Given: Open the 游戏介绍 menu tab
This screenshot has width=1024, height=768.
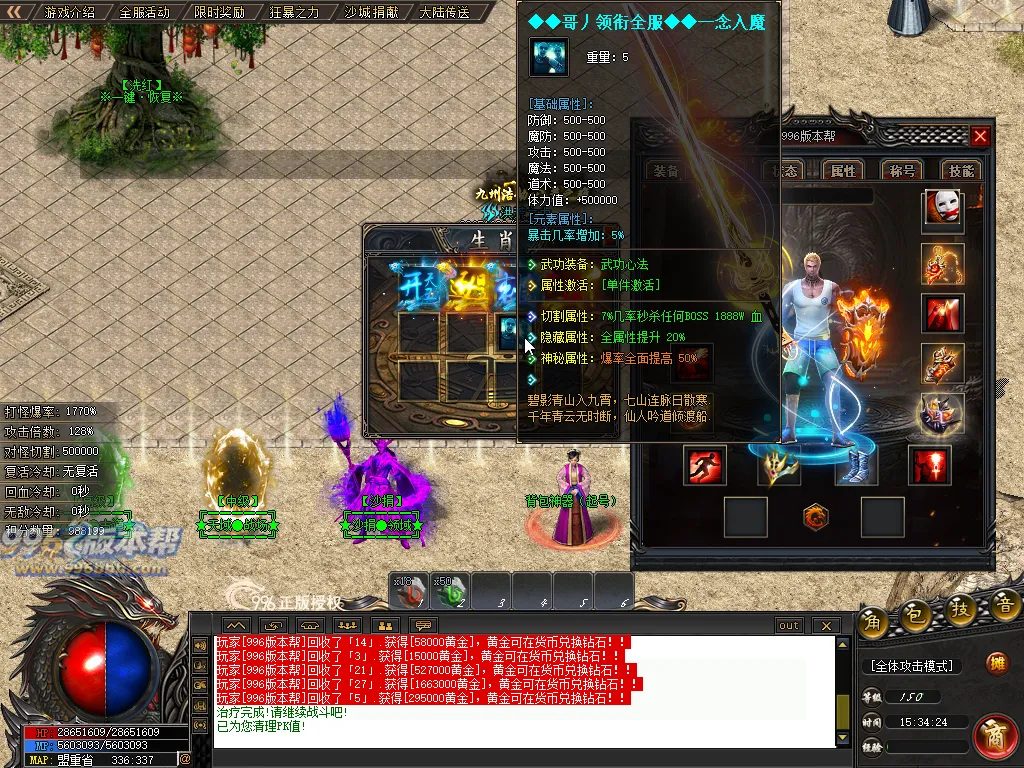Looking at the screenshot, I should click(x=70, y=13).
